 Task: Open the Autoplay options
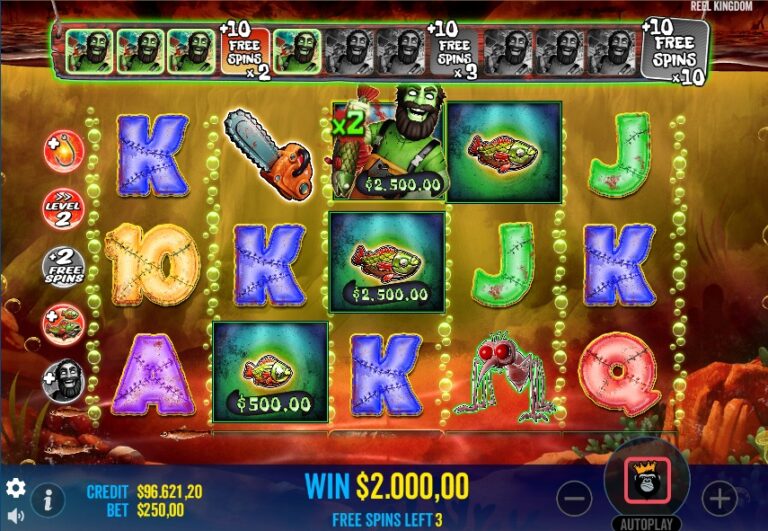point(646,523)
